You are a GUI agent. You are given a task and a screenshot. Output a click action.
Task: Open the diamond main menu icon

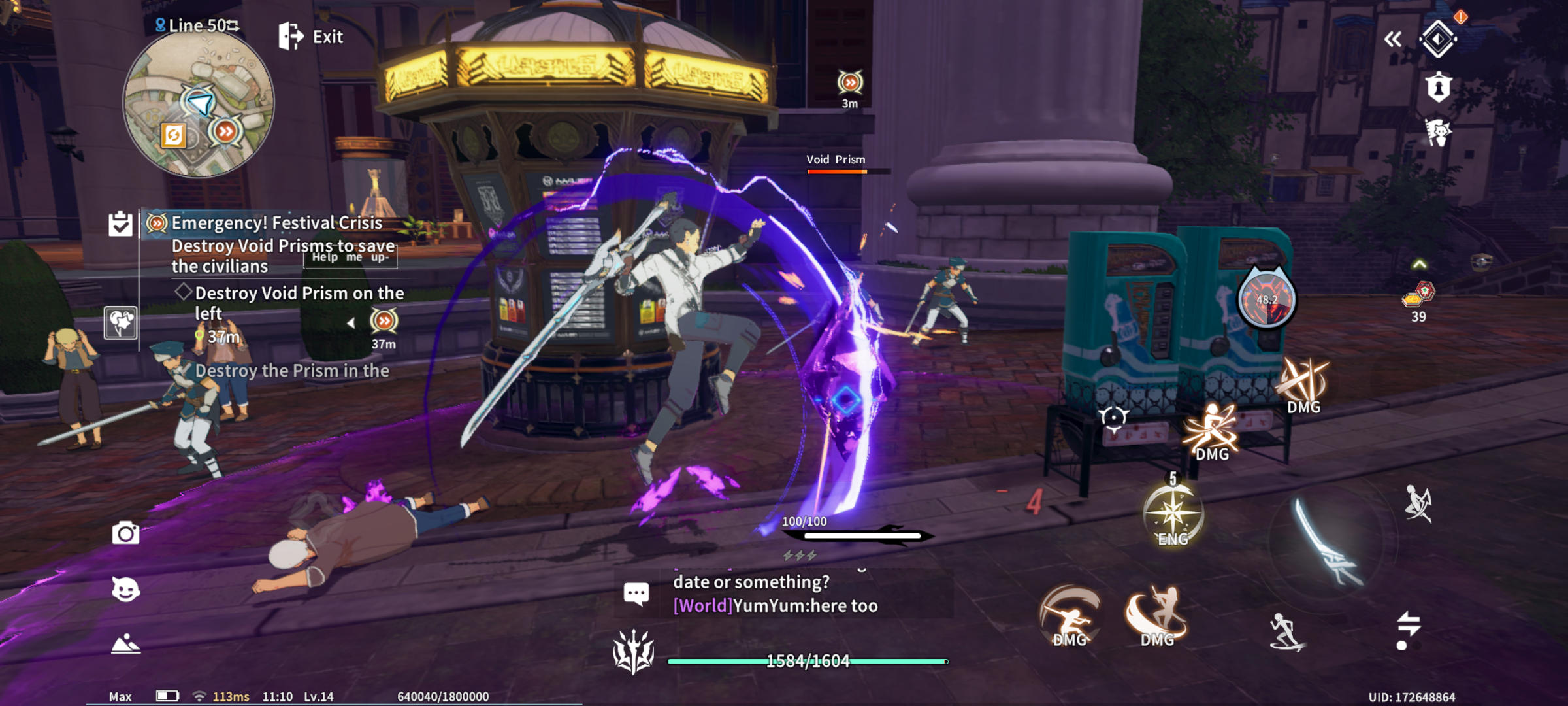(1438, 40)
